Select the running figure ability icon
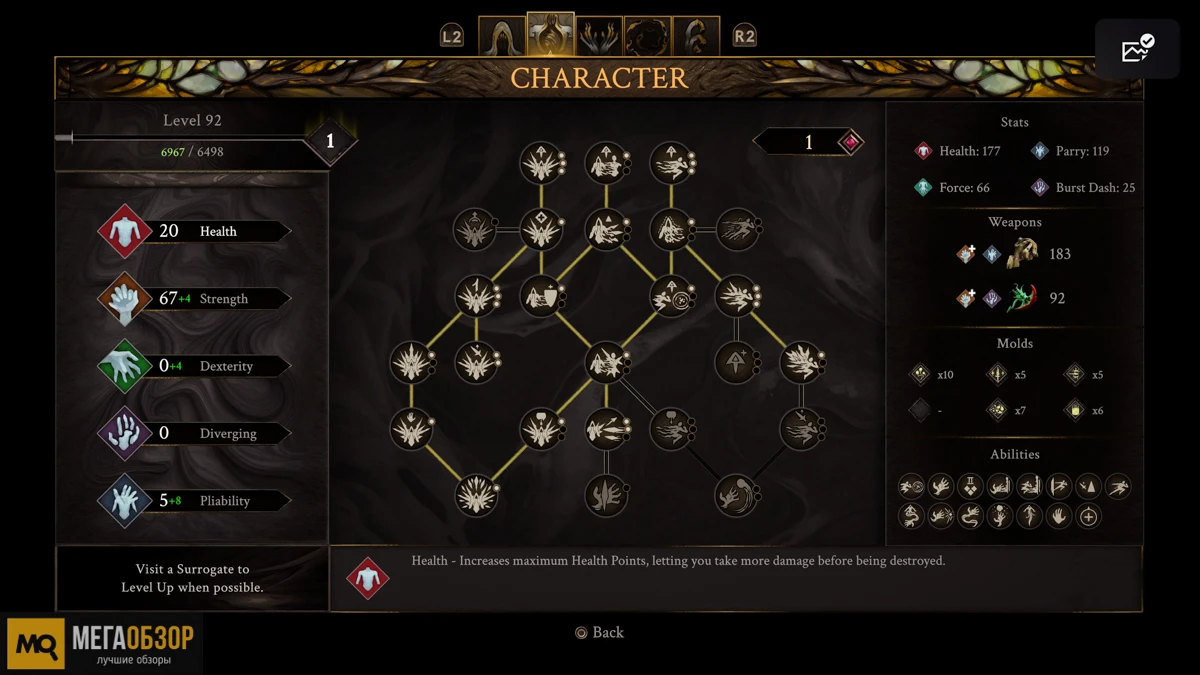Screen dimensions: 1200x675 1118,487
